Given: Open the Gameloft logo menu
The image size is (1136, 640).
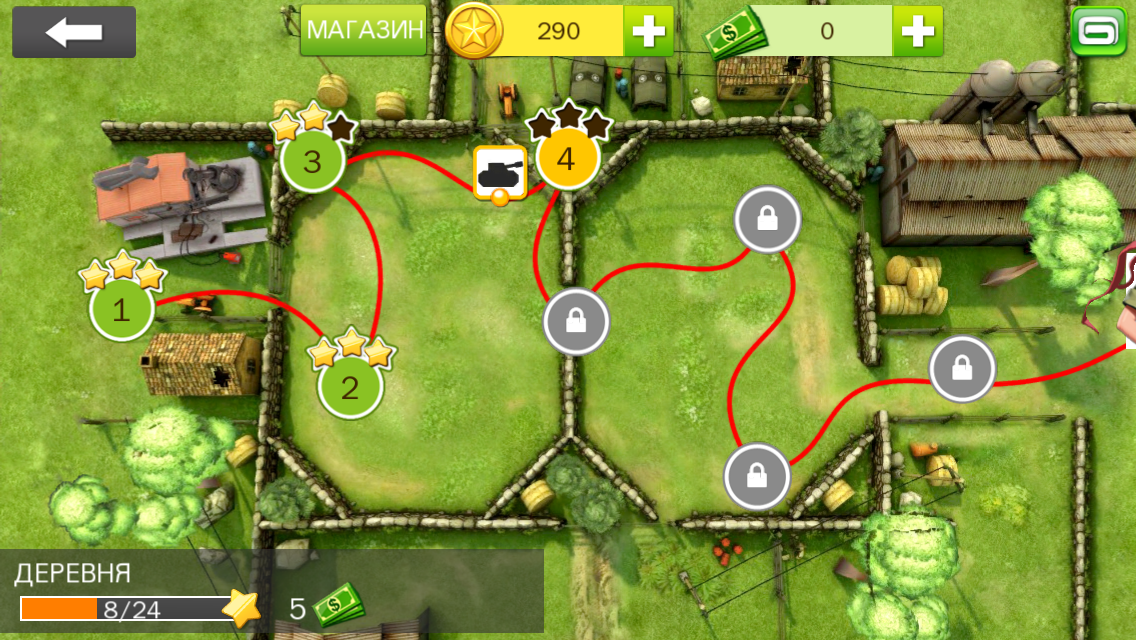Looking at the screenshot, I should [1098, 32].
